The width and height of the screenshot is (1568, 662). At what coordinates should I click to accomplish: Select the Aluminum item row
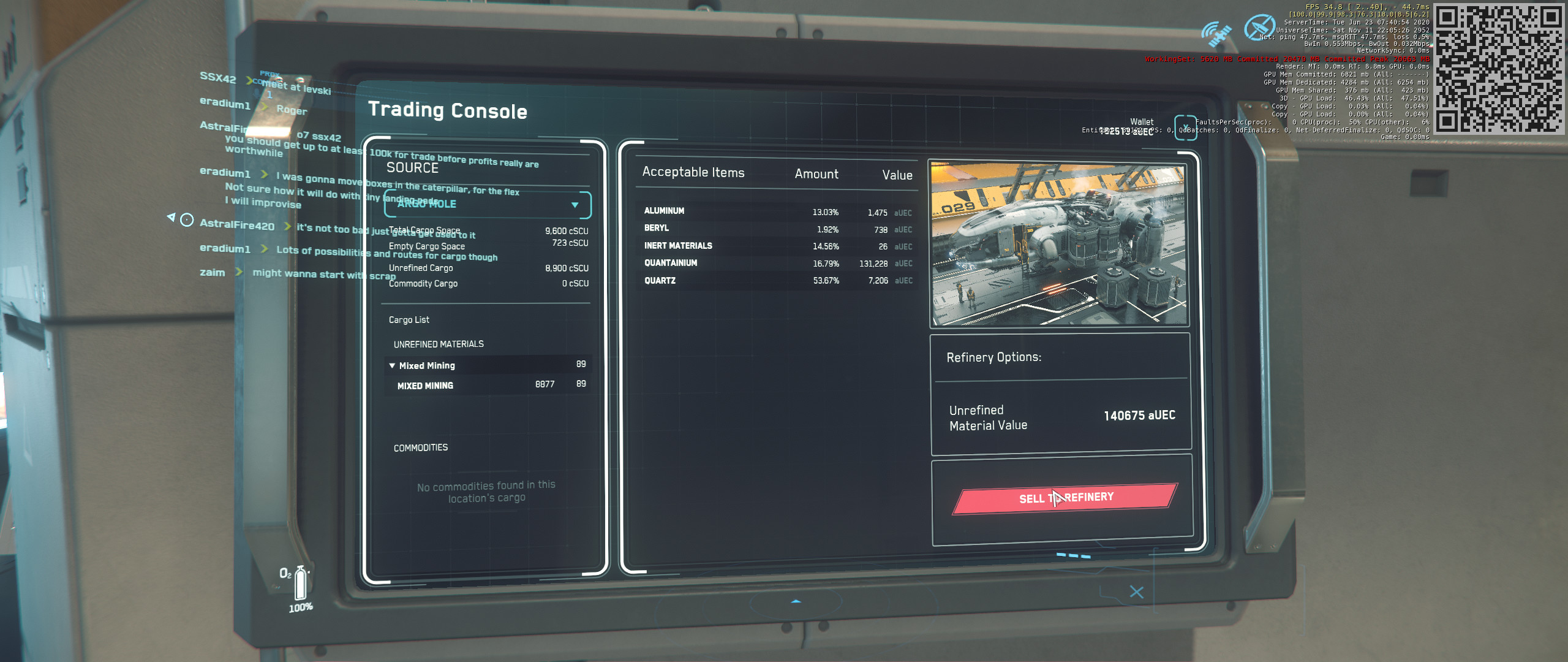click(x=777, y=211)
